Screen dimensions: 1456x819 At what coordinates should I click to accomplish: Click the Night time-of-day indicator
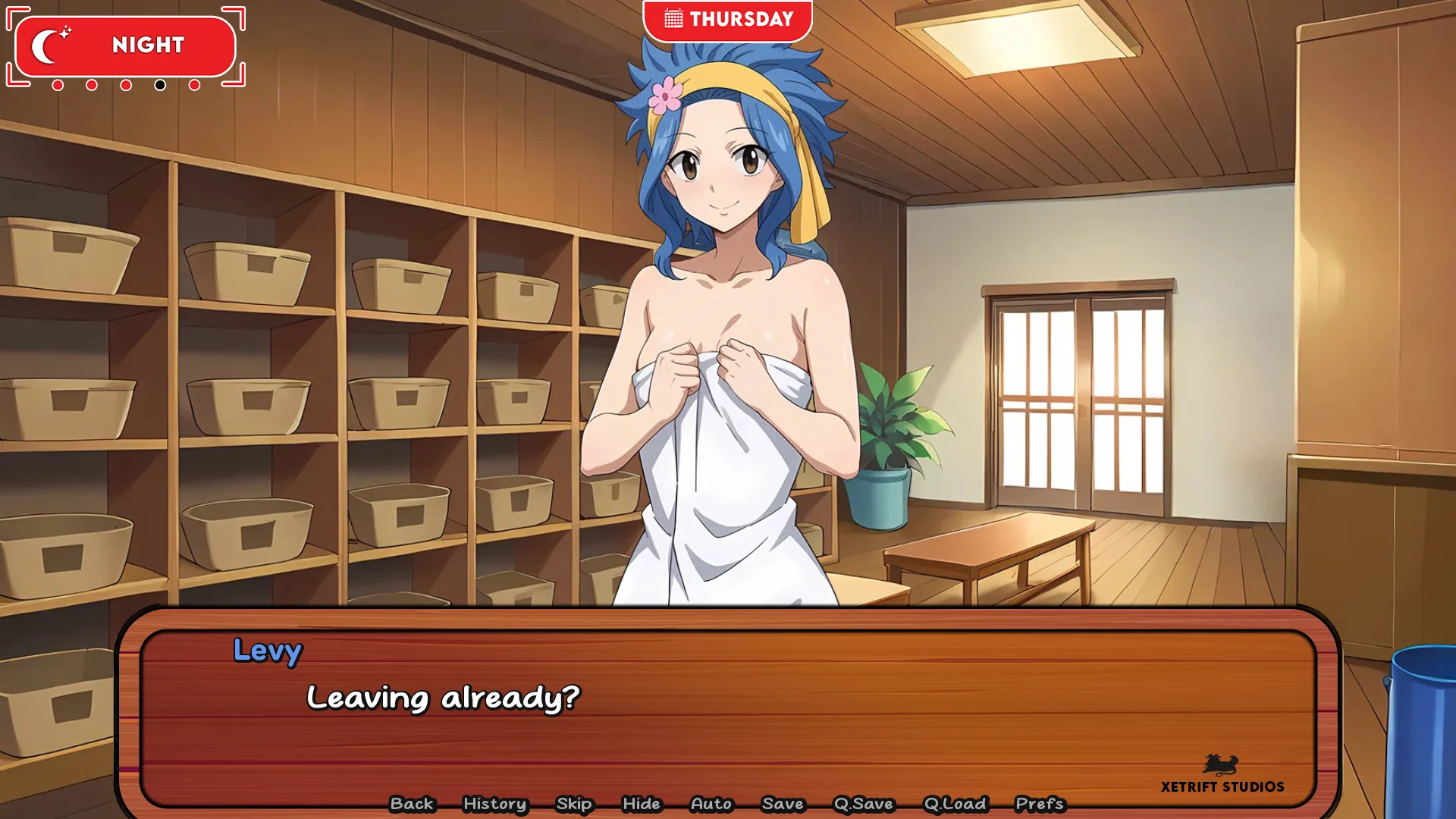(x=126, y=45)
